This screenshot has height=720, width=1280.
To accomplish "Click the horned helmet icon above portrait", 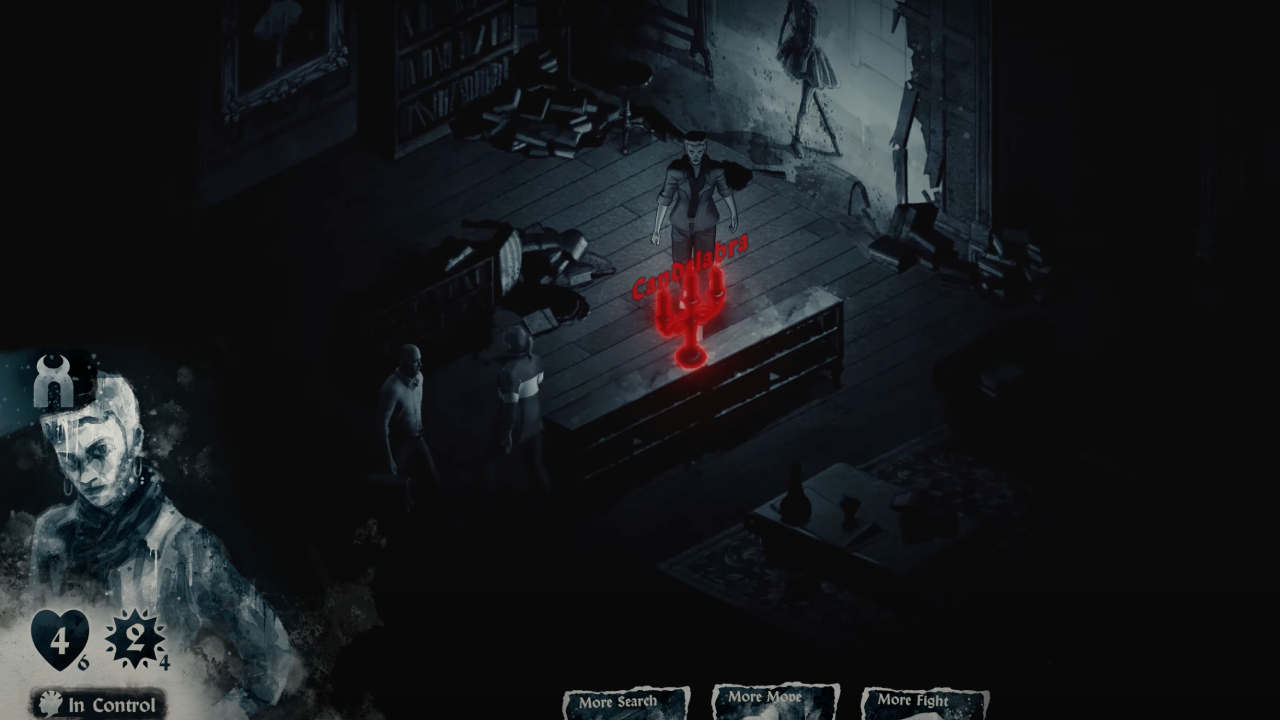I will 55,382.
